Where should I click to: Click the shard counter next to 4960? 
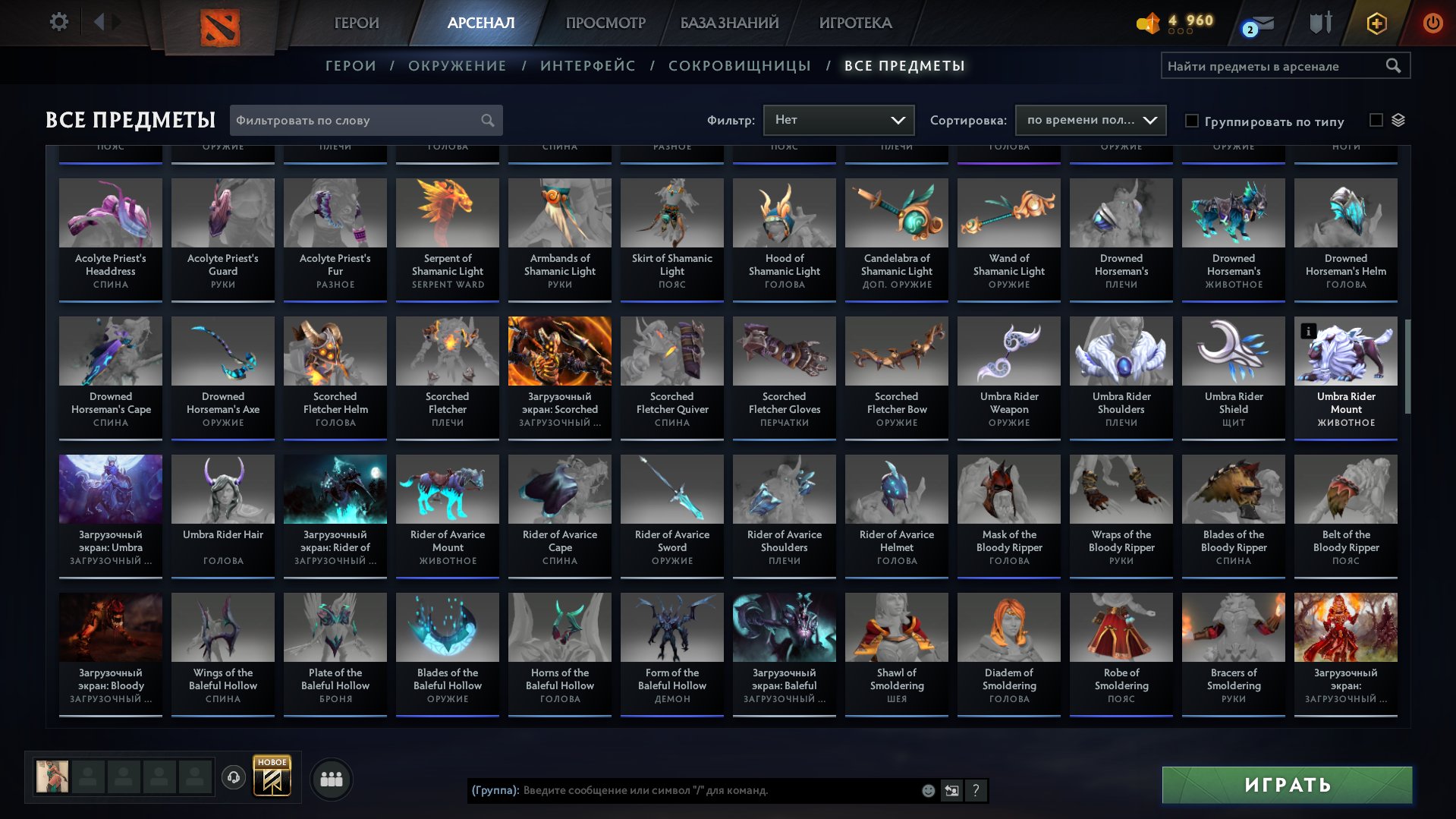click(x=1148, y=23)
